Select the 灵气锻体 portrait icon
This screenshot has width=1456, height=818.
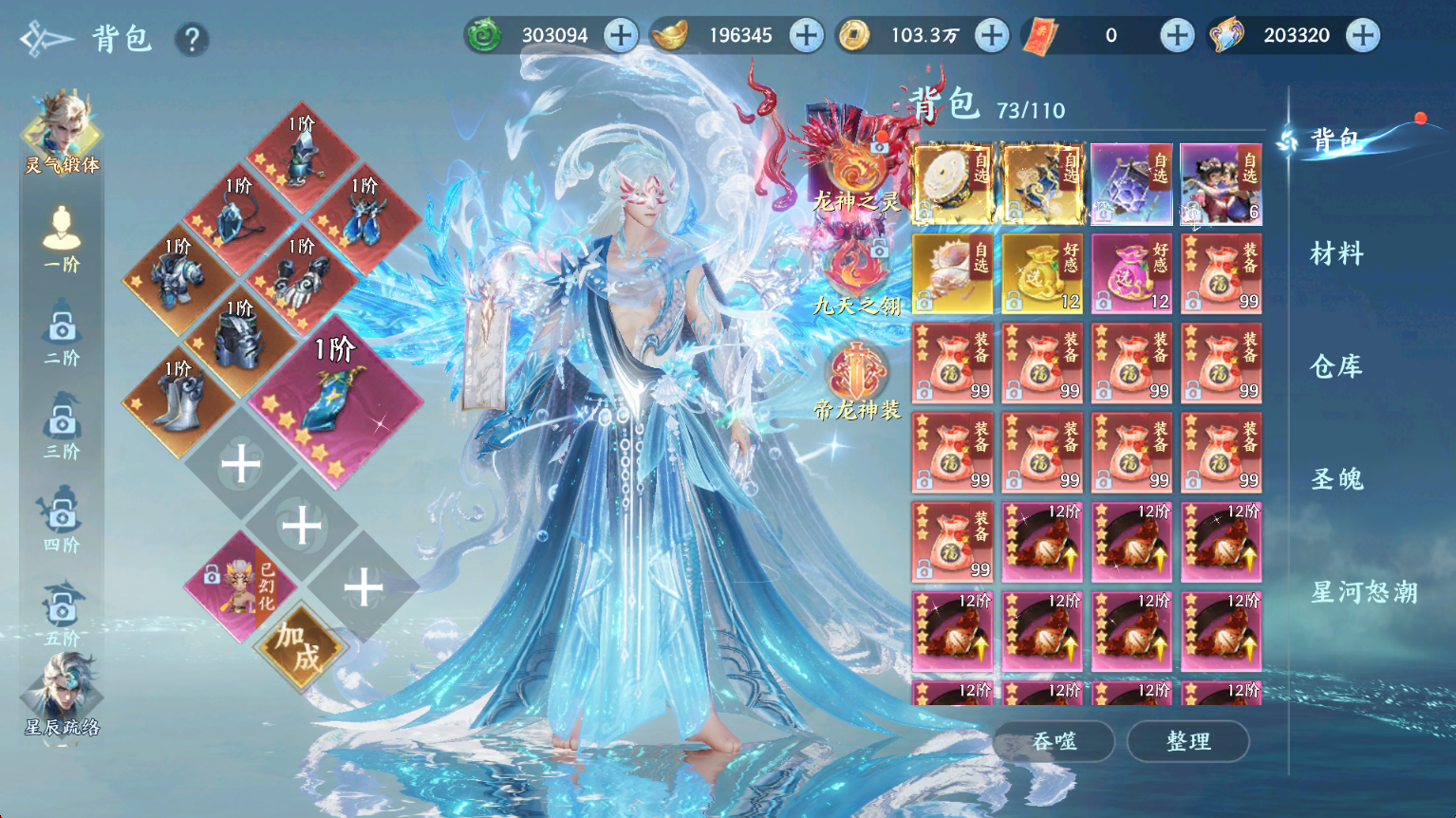click(62, 133)
